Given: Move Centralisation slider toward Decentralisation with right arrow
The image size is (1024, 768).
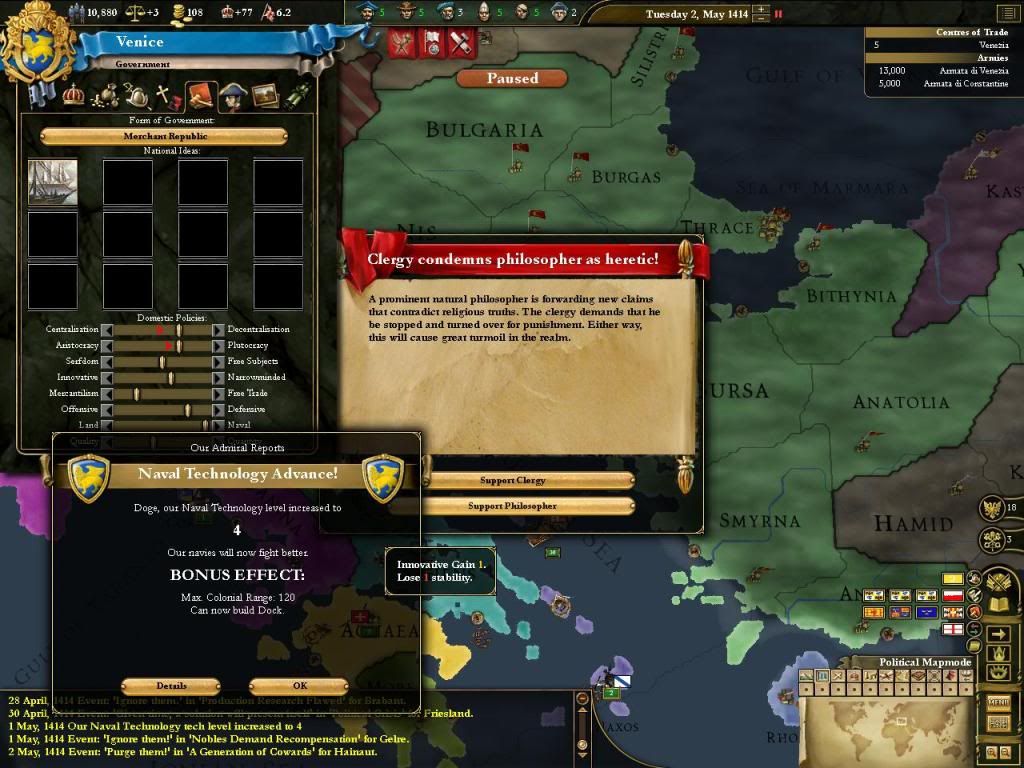Looking at the screenshot, I should coord(218,330).
